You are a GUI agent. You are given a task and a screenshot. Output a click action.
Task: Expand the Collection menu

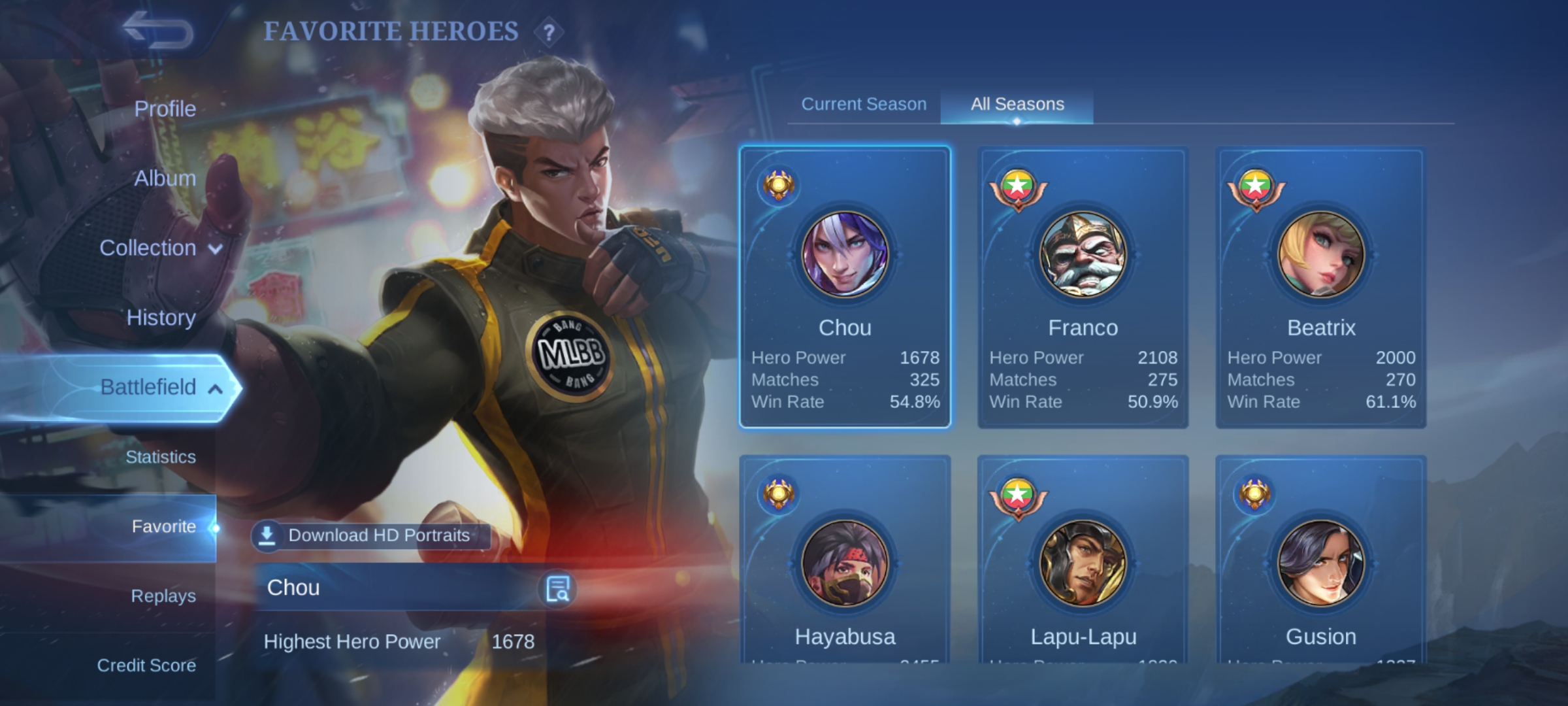[x=160, y=248]
